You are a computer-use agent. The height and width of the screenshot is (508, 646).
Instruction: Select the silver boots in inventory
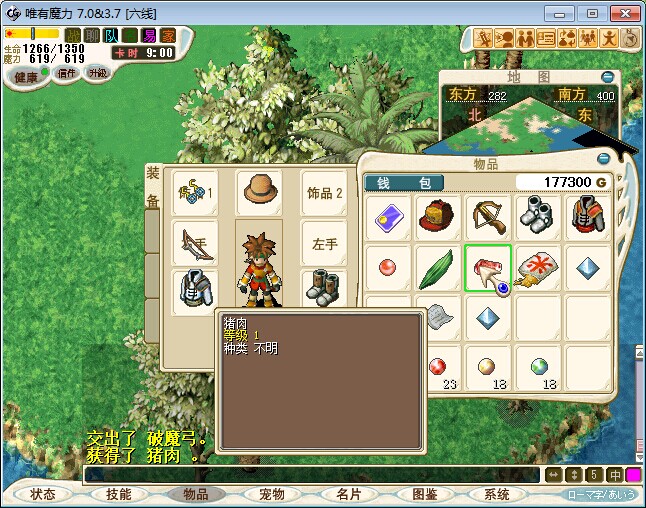(x=538, y=217)
